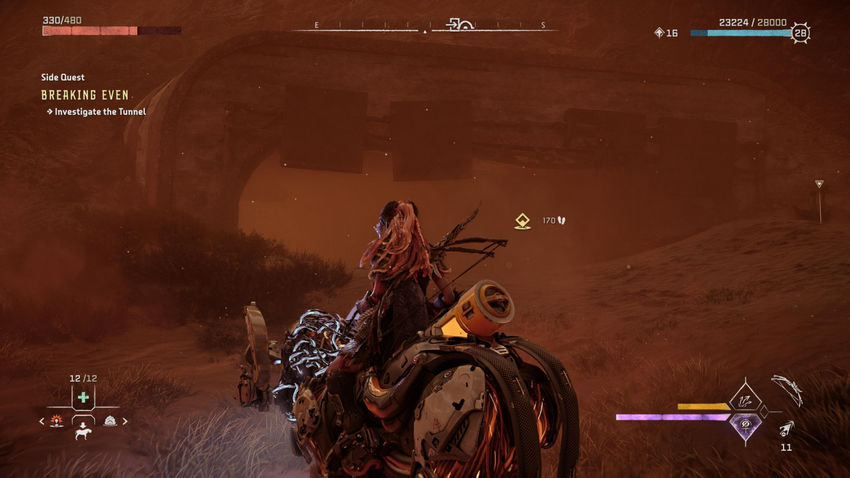This screenshot has width=850, height=478.
Task: Activate the purple Valor Surge diamond
Action: [744, 426]
